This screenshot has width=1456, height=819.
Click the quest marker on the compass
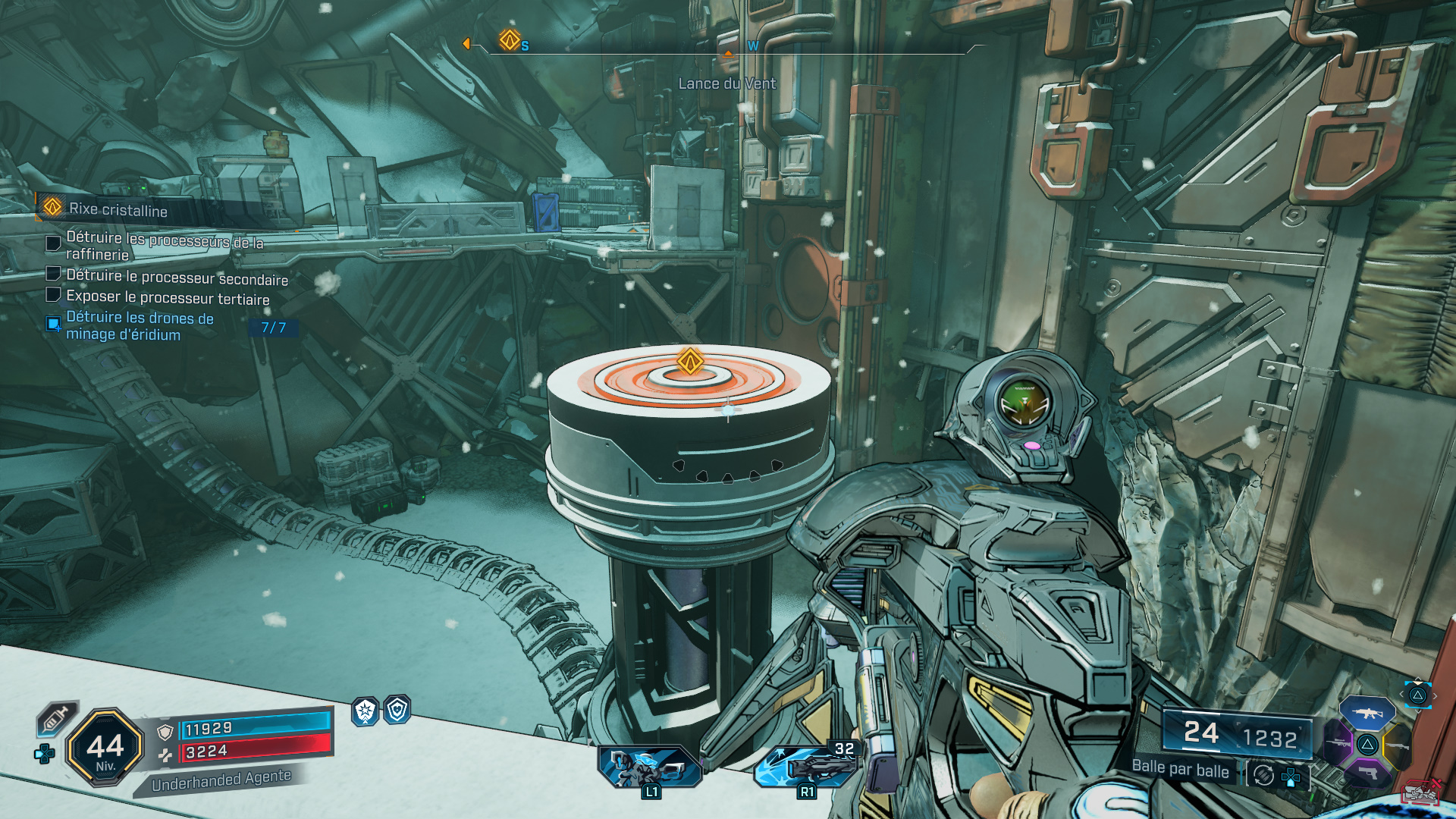pyautogui.click(x=510, y=39)
